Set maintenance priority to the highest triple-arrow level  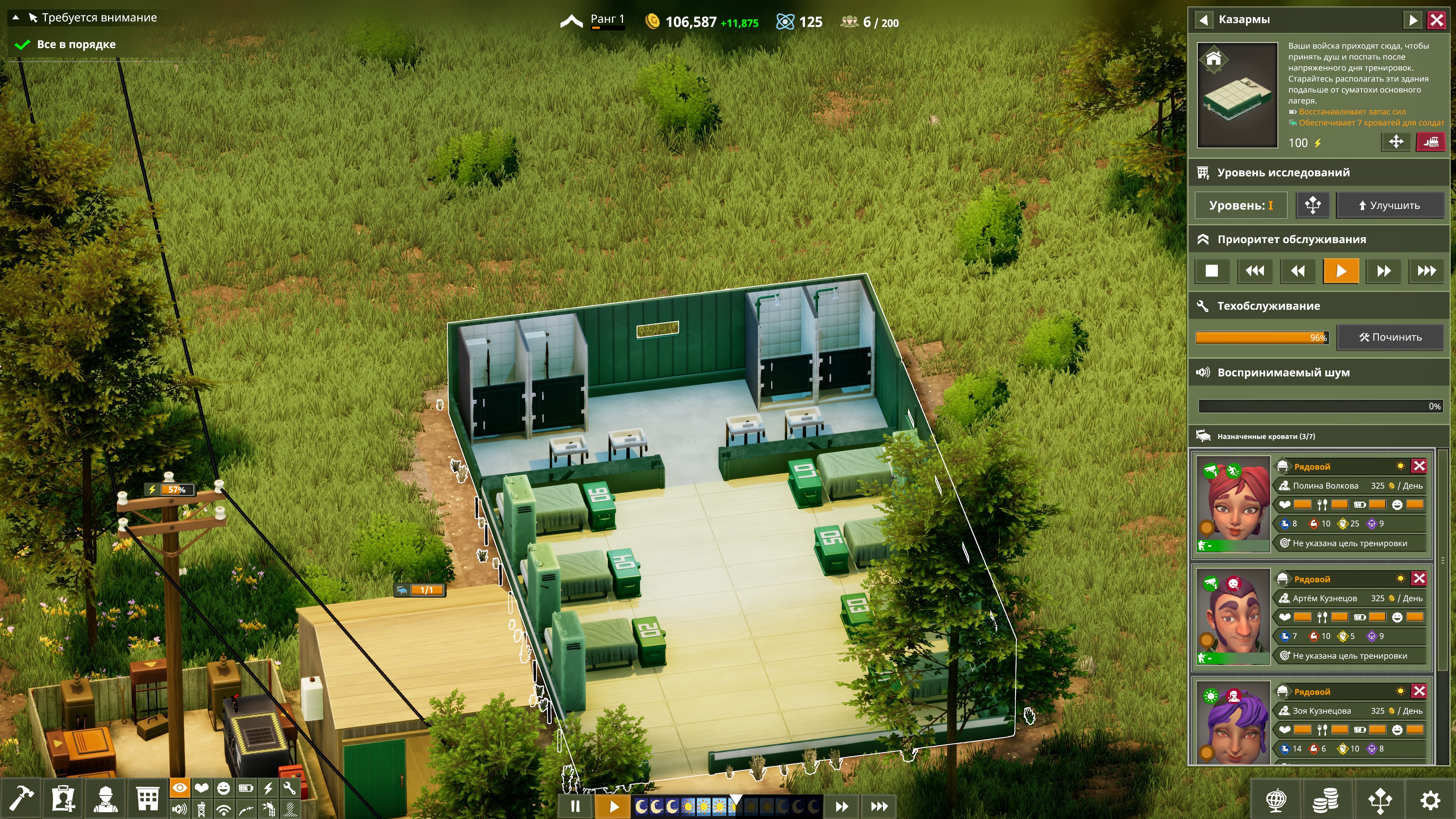point(1426,271)
